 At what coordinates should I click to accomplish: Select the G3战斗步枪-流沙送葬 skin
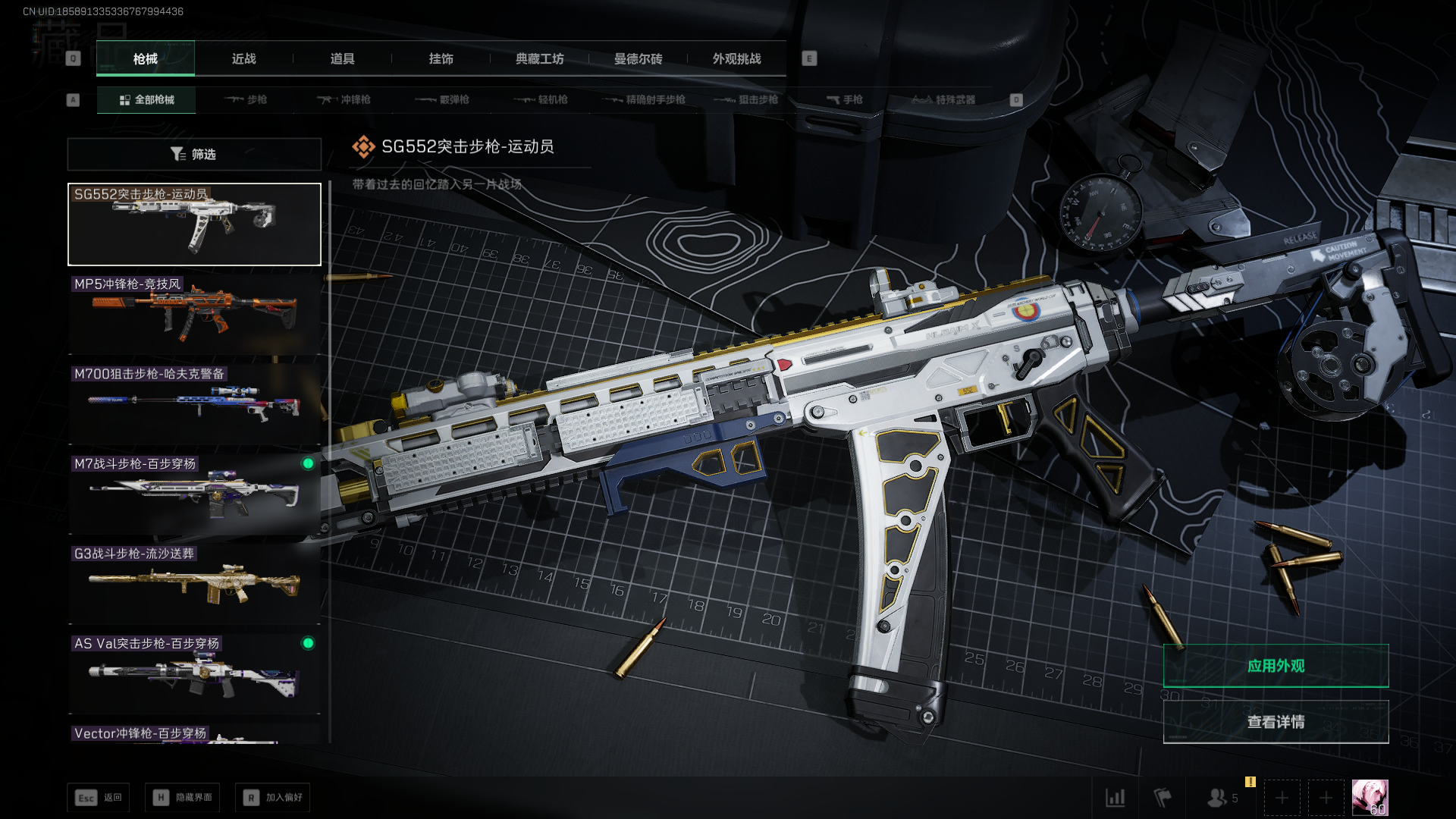pyautogui.click(x=194, y=583)
